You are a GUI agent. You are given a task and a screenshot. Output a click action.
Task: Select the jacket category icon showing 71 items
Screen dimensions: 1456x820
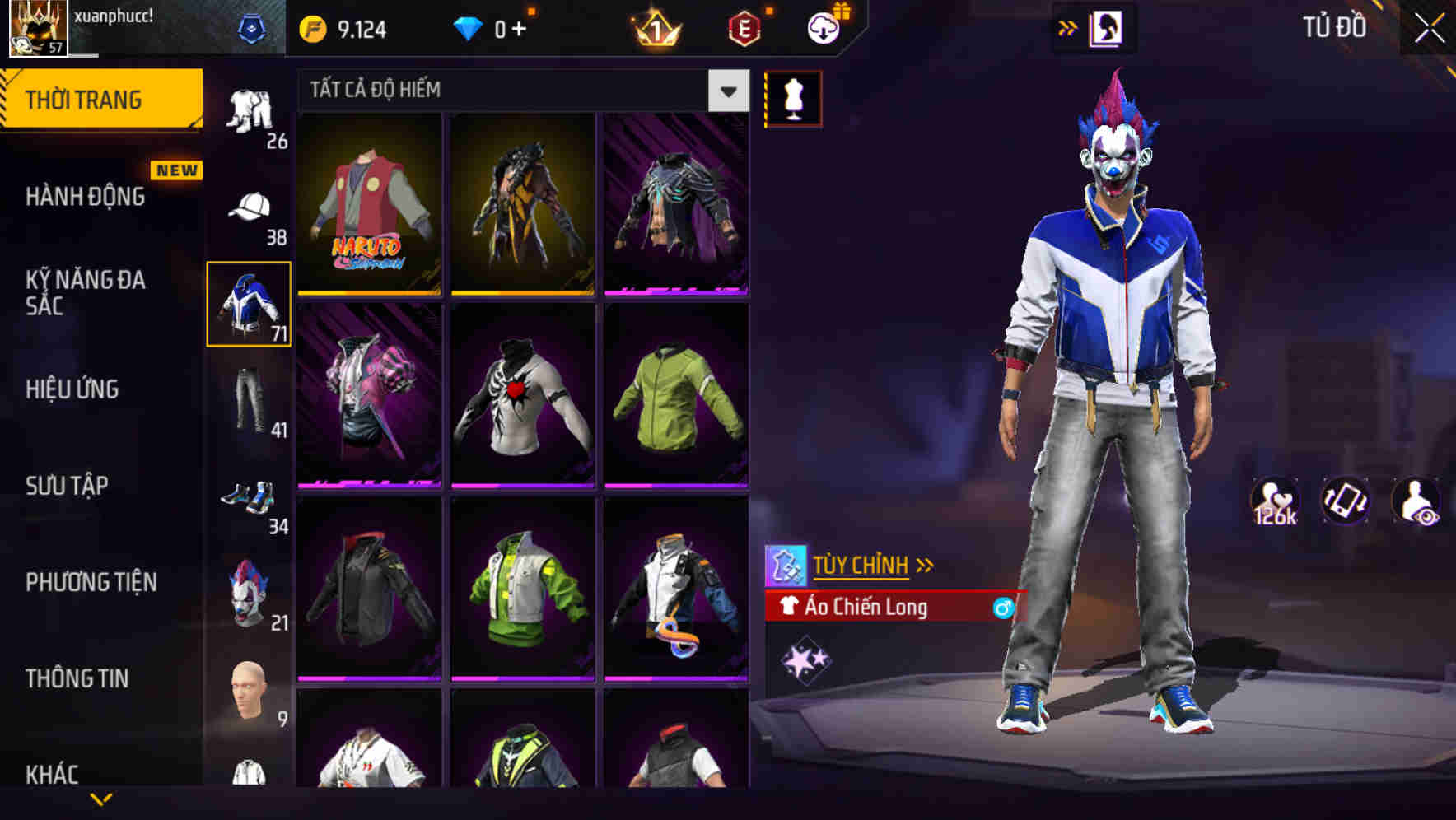point(249,303)
